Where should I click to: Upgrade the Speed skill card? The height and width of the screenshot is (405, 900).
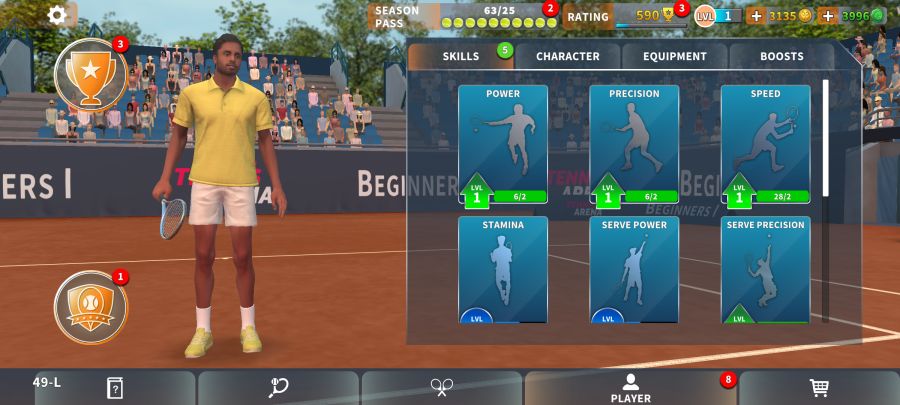765,145
